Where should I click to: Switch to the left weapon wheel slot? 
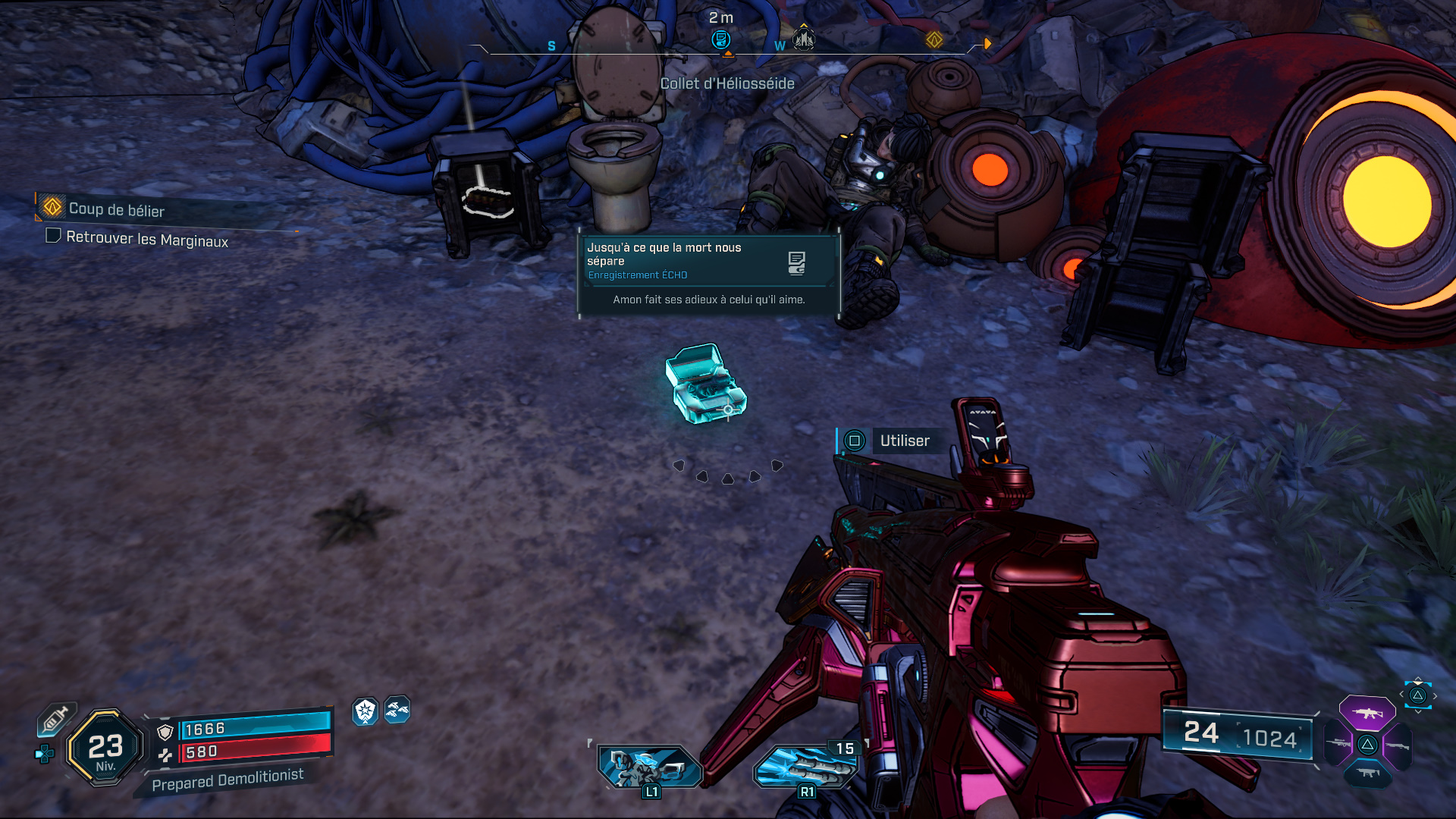click(x=1338, y=744)
